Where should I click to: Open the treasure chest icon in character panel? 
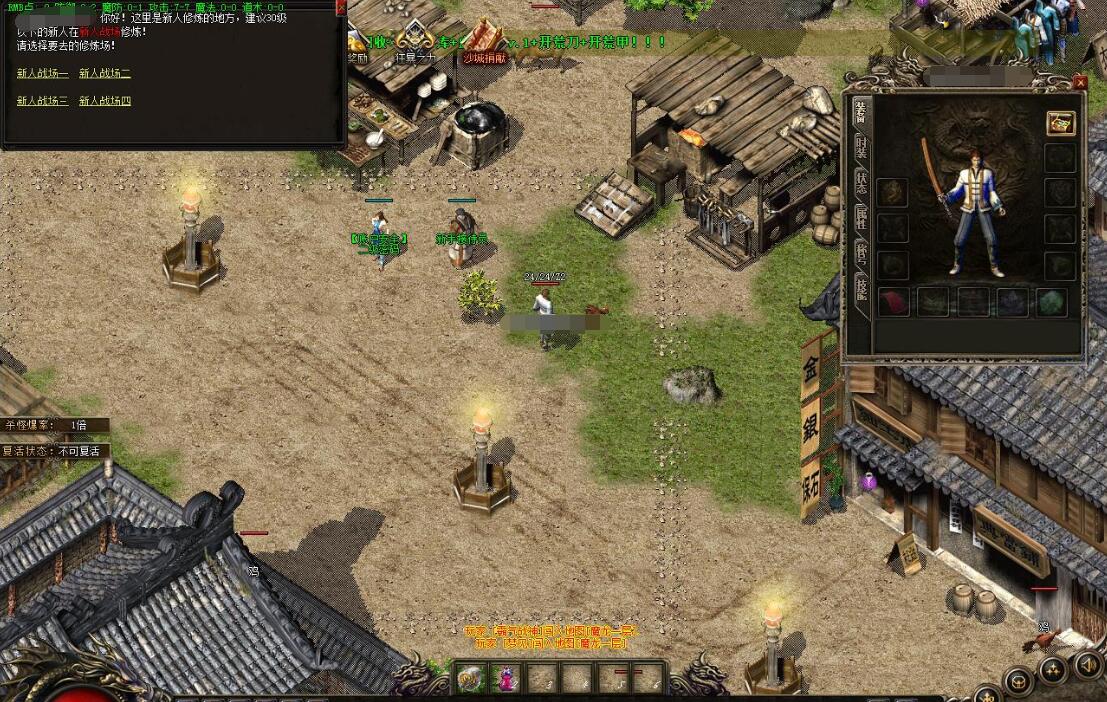coord(1060,122)
